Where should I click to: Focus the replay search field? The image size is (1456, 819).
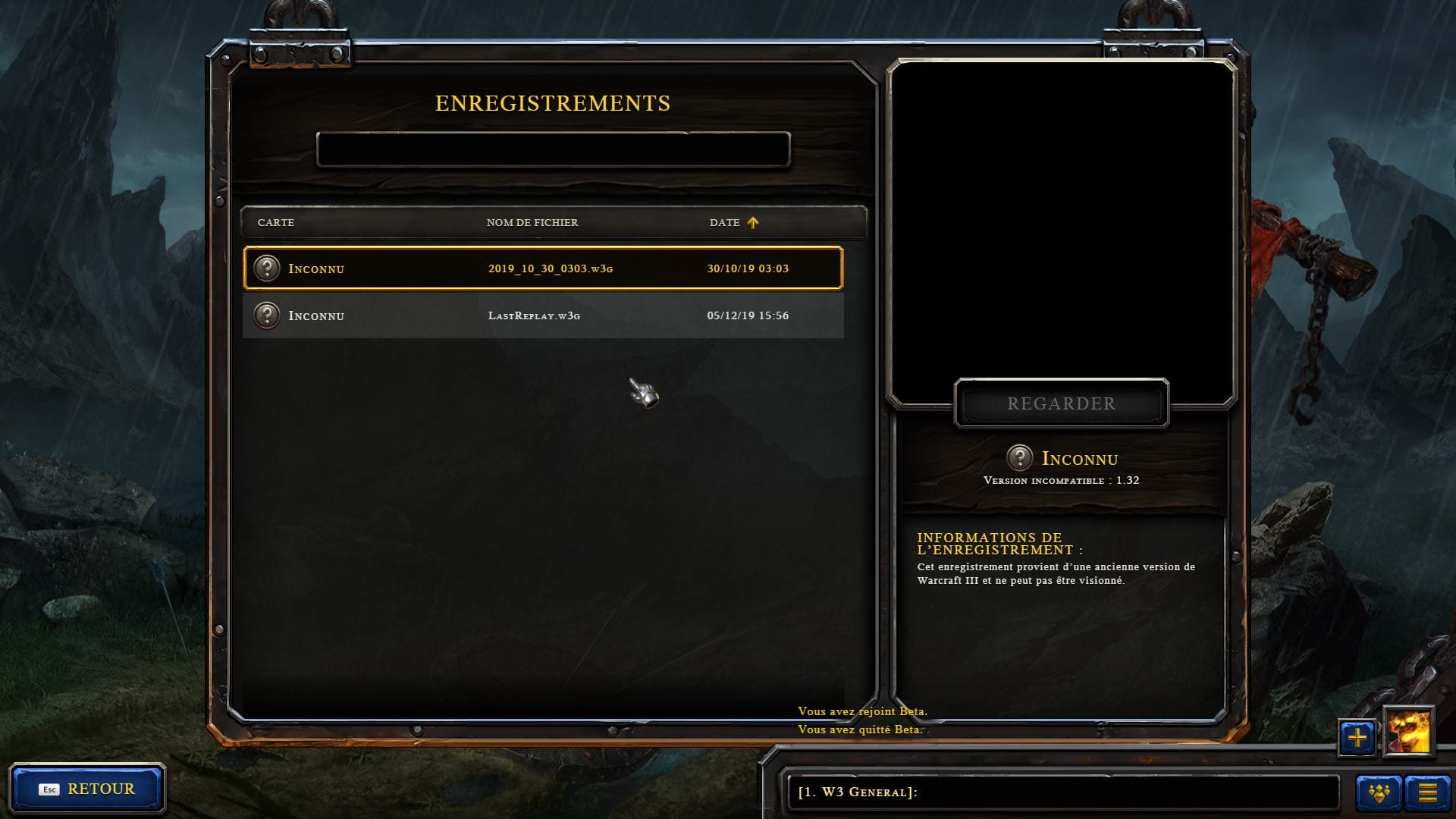[553, 149]
